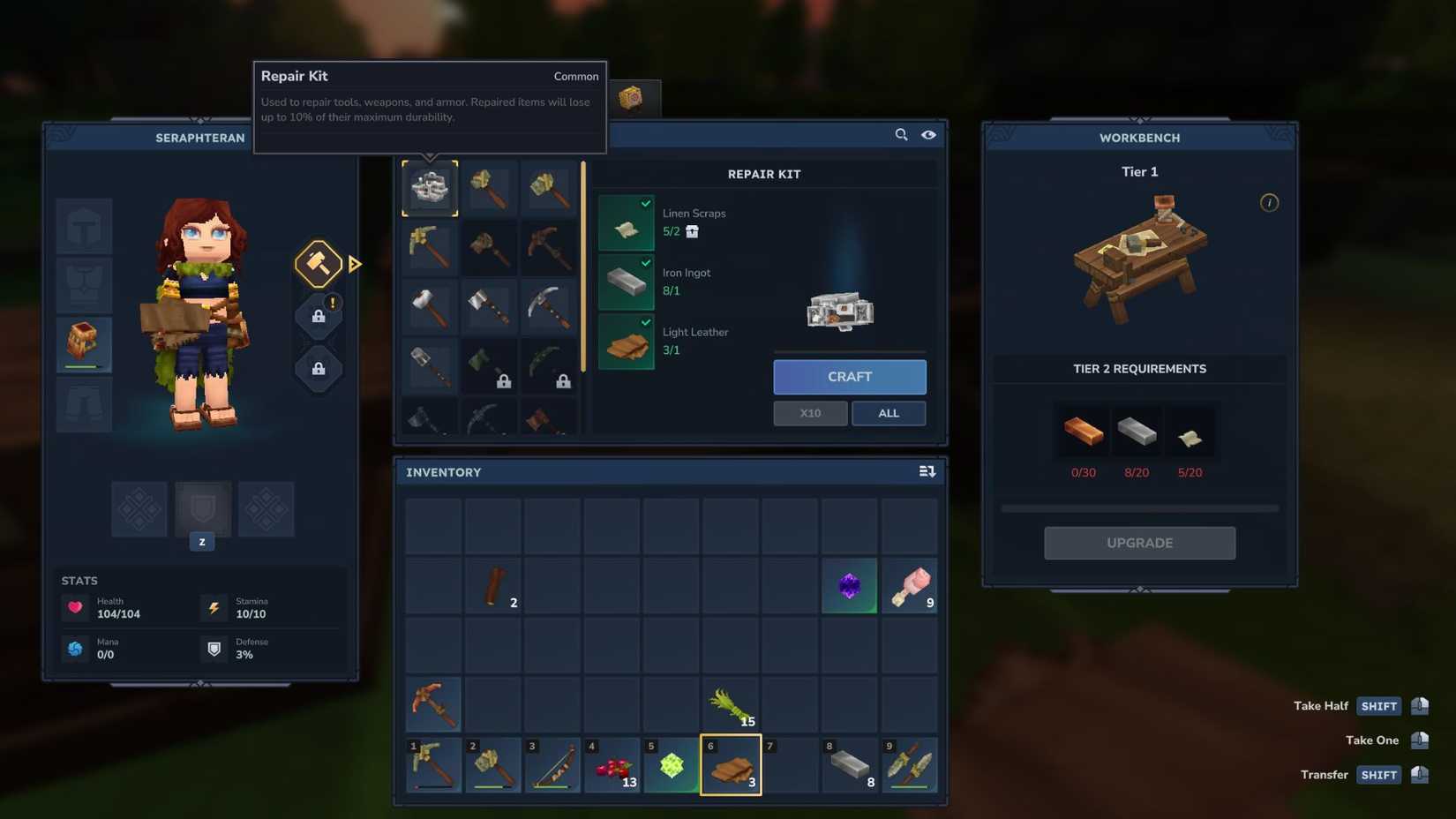
Task: Select the repair hammer icon beside character
Action: tap(318, 263)
